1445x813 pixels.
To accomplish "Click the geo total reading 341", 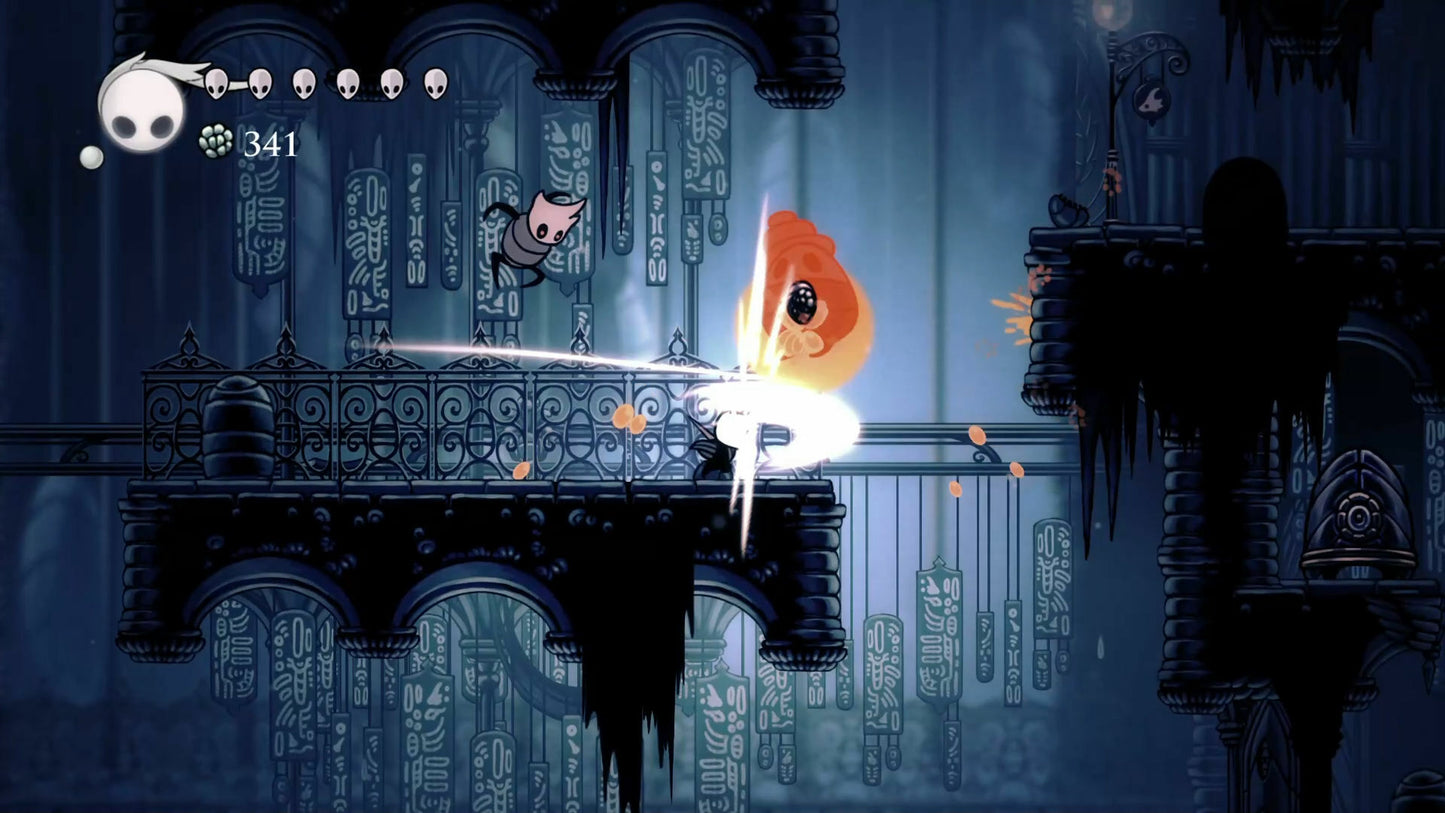I will pyautogui.click(x=268, y=145).
